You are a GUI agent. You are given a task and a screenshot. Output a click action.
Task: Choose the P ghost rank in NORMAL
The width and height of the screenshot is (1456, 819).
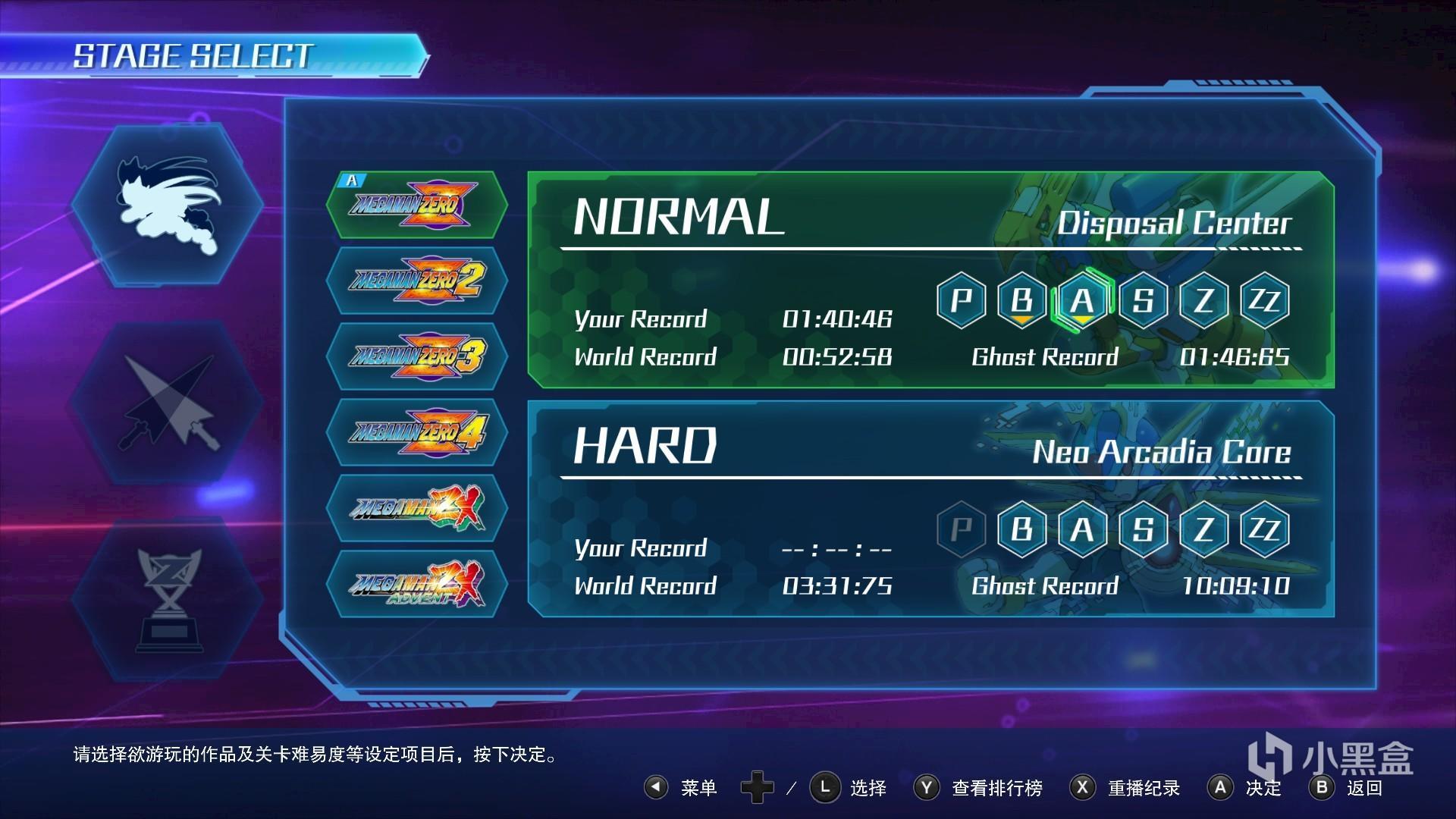961,301
